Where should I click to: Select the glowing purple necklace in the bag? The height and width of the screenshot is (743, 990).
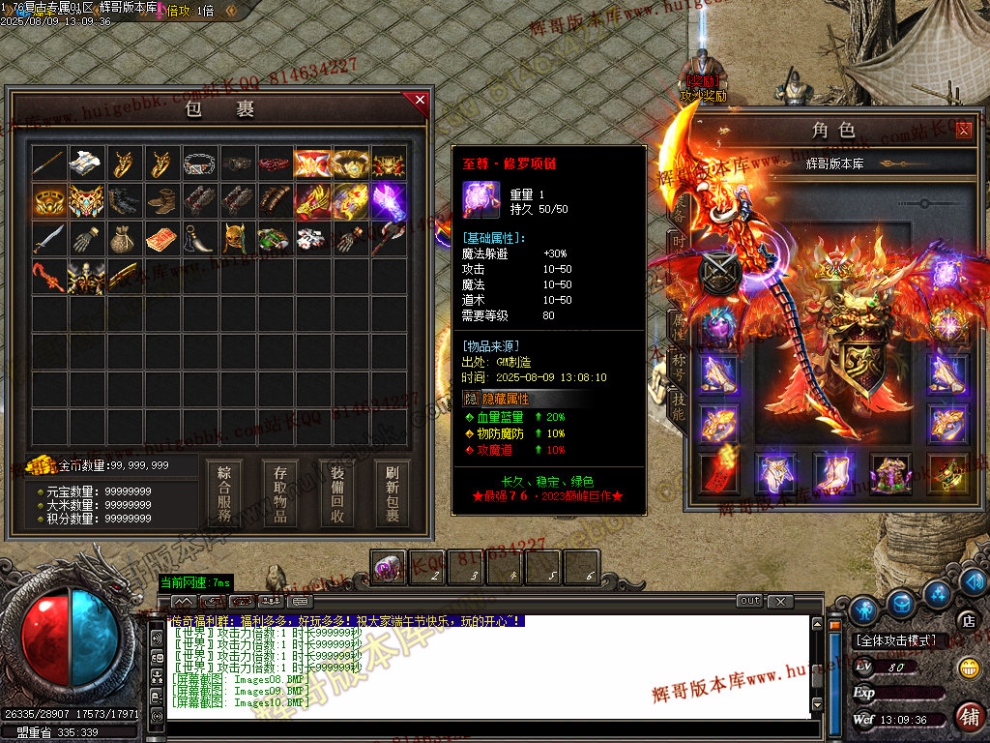coord(388,201)
